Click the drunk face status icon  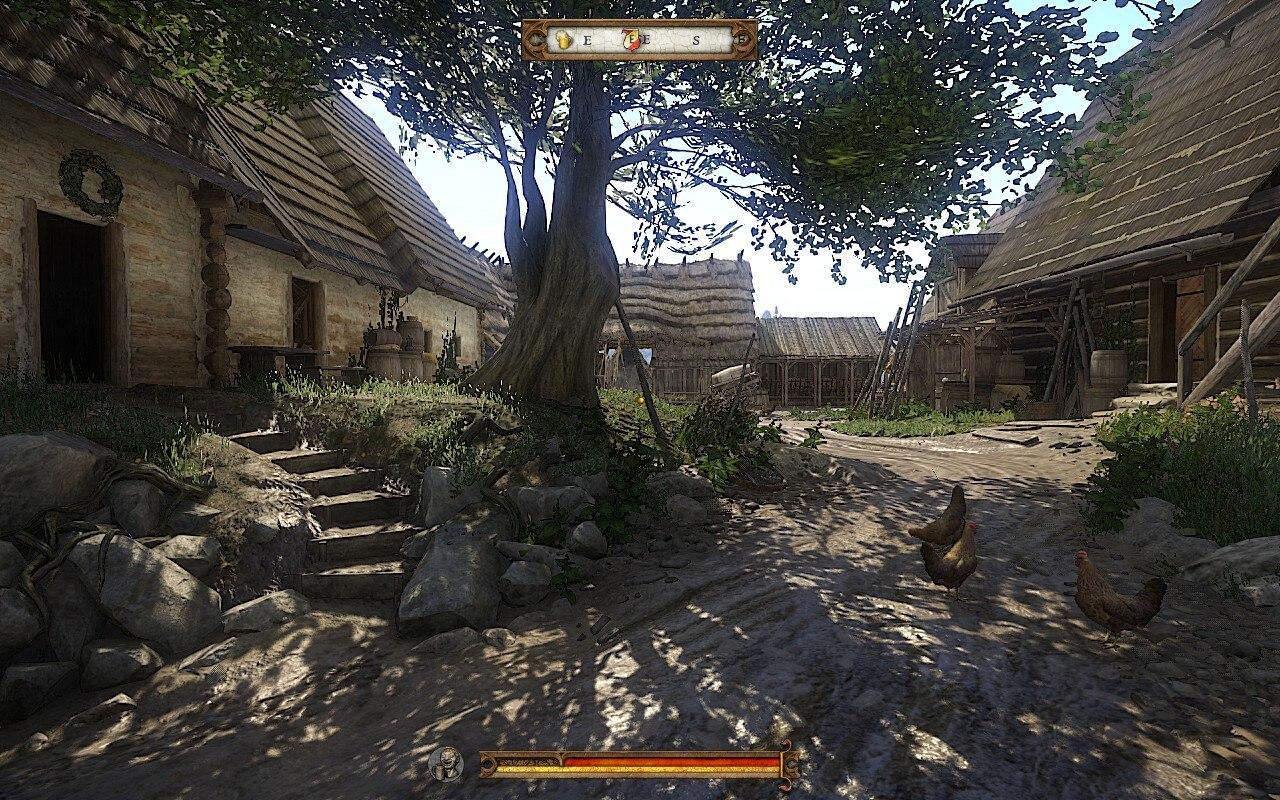[x=446, y=764]
